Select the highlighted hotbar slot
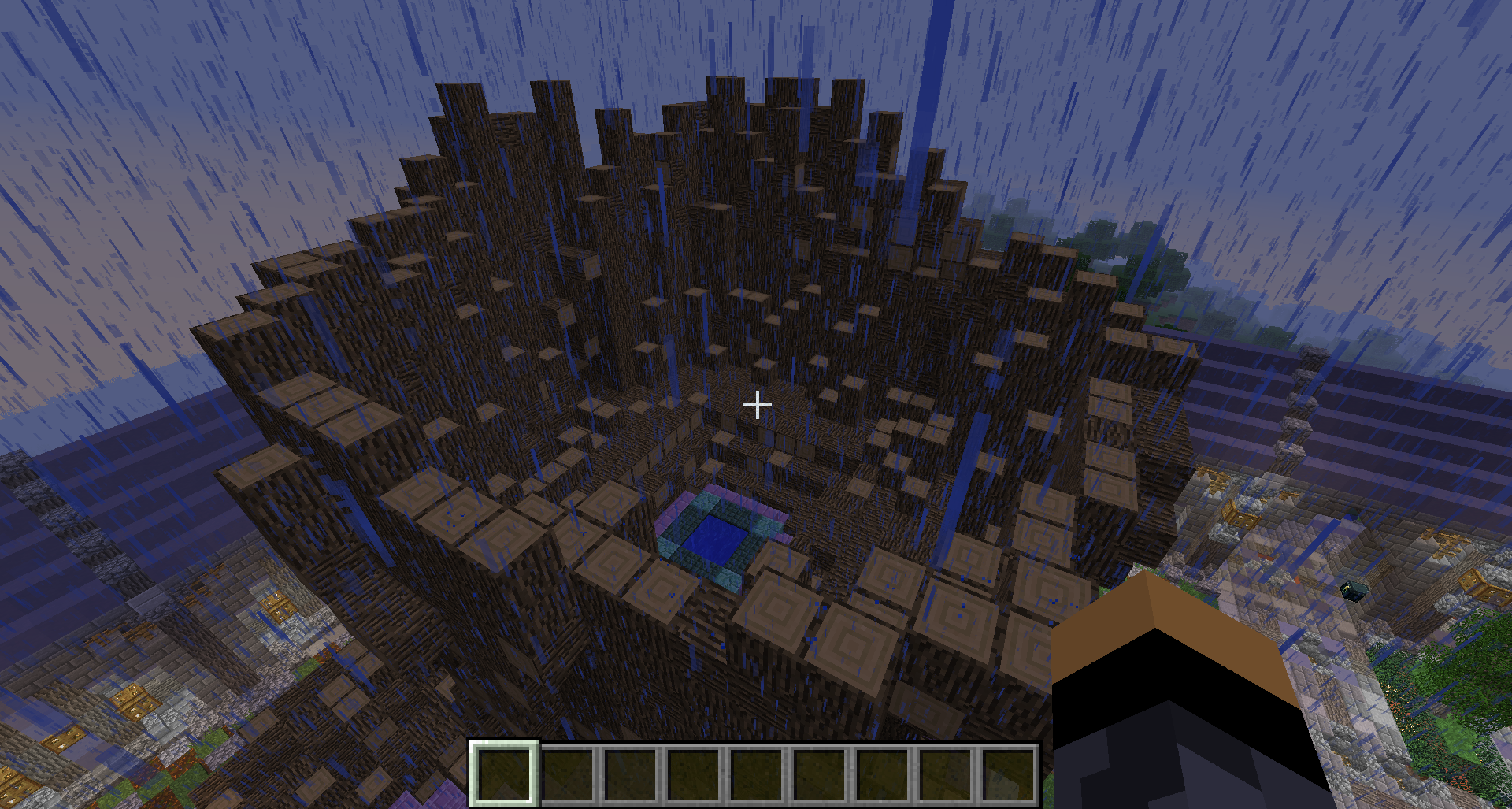This screenshot has height=809, width=1512. tap(505, 774)
